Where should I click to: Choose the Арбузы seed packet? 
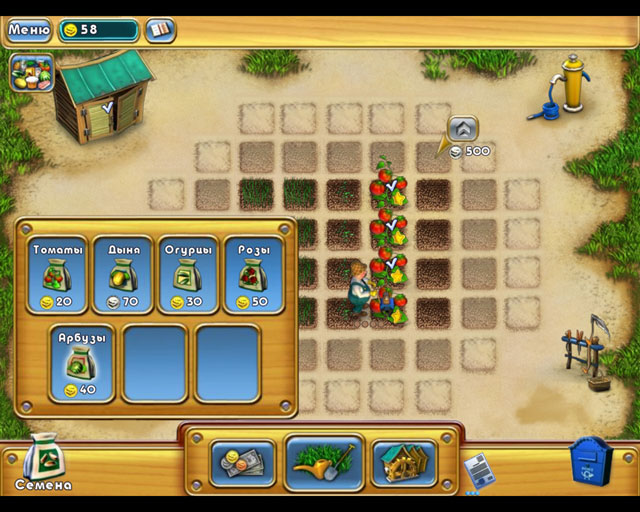point(80,364)
